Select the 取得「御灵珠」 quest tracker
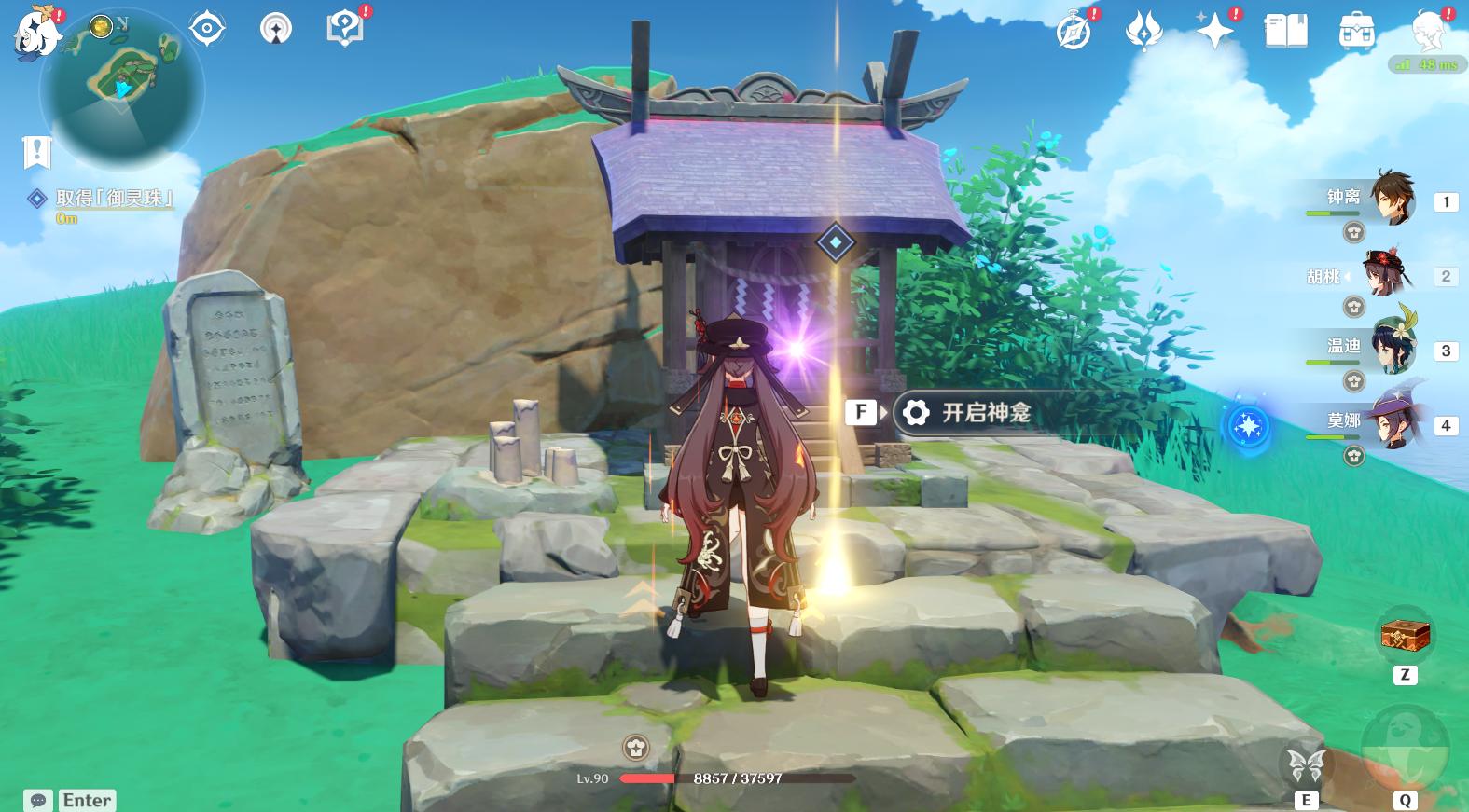The image size is (1469, 812). 114,198
